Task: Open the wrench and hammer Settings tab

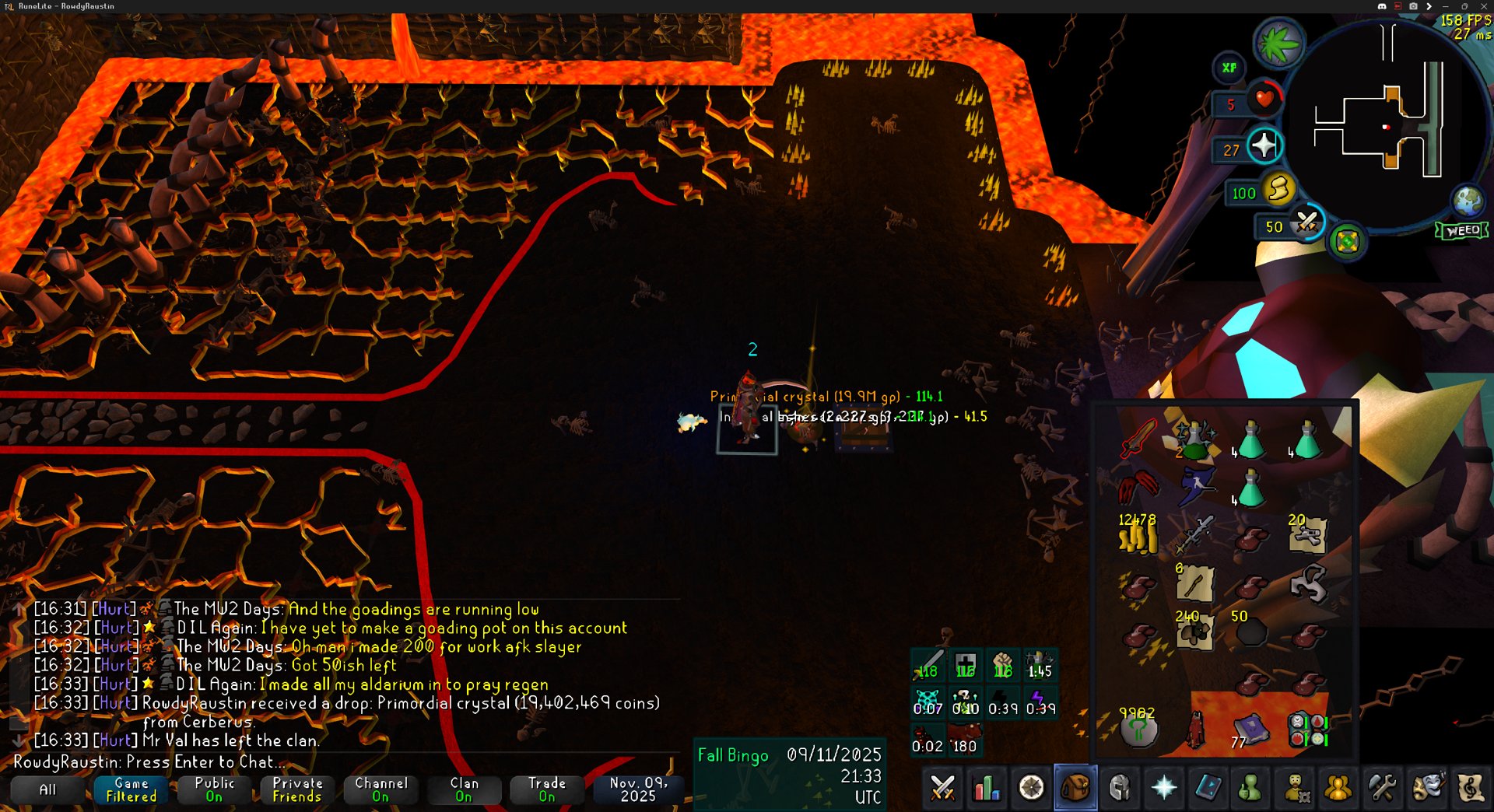Action: [x=1383, y=788]
